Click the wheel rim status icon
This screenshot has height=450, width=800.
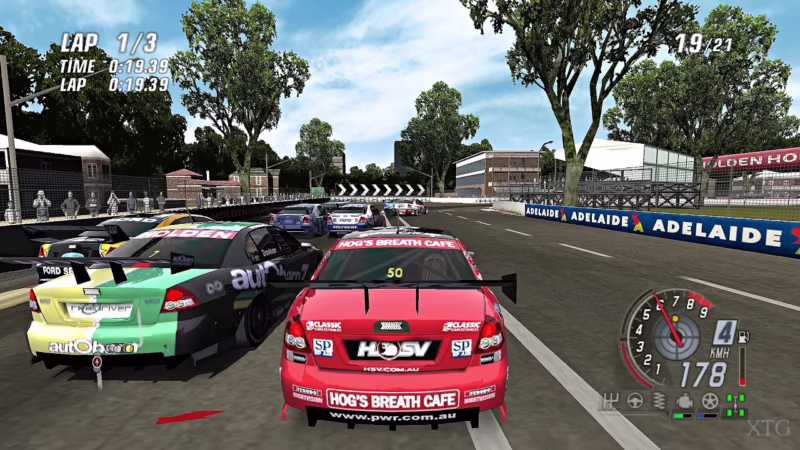[710, 402]
